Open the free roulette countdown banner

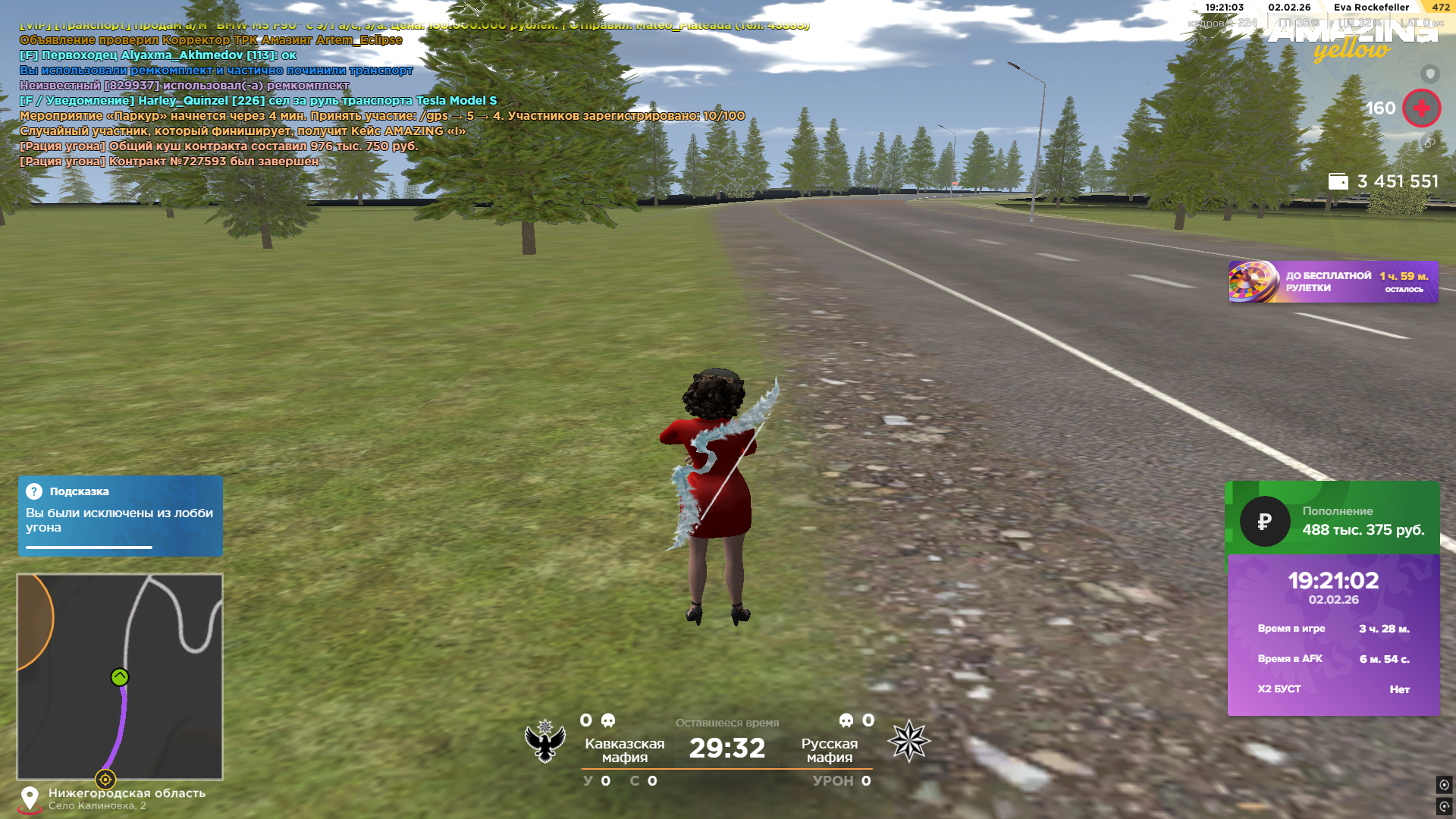click(x=1332, y=282)
